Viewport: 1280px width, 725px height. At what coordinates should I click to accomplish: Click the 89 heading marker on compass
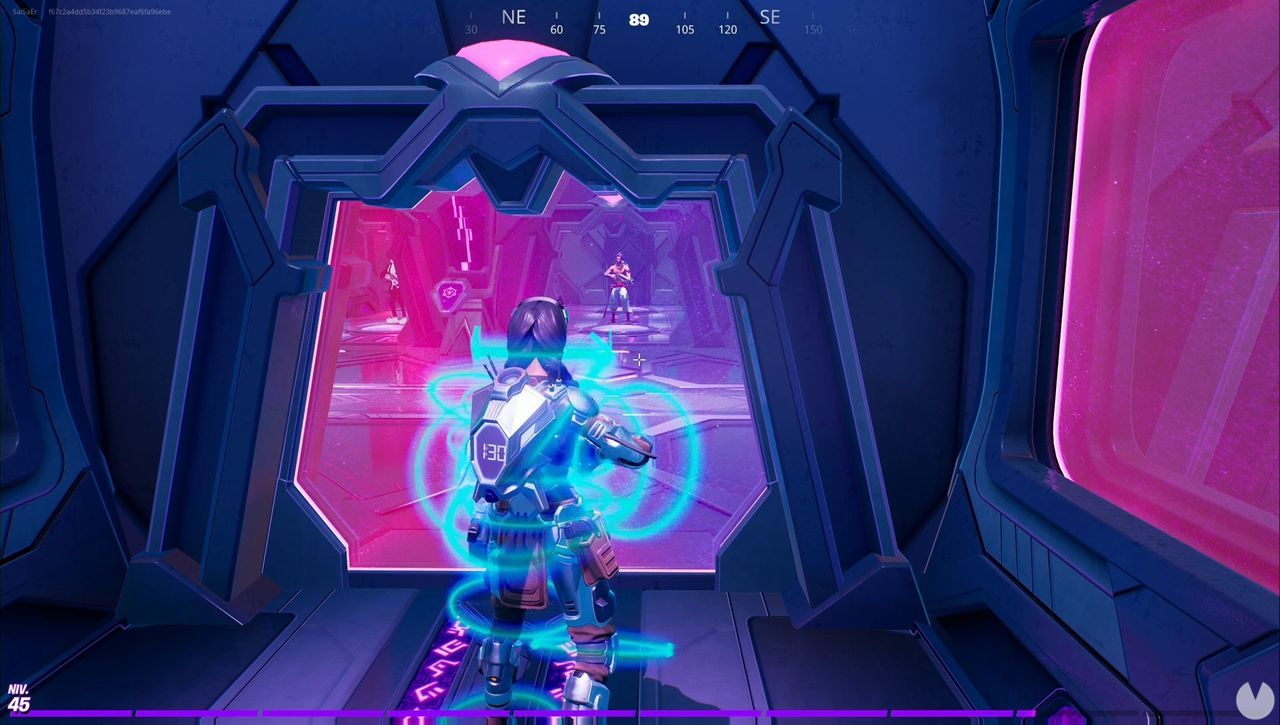638,18
